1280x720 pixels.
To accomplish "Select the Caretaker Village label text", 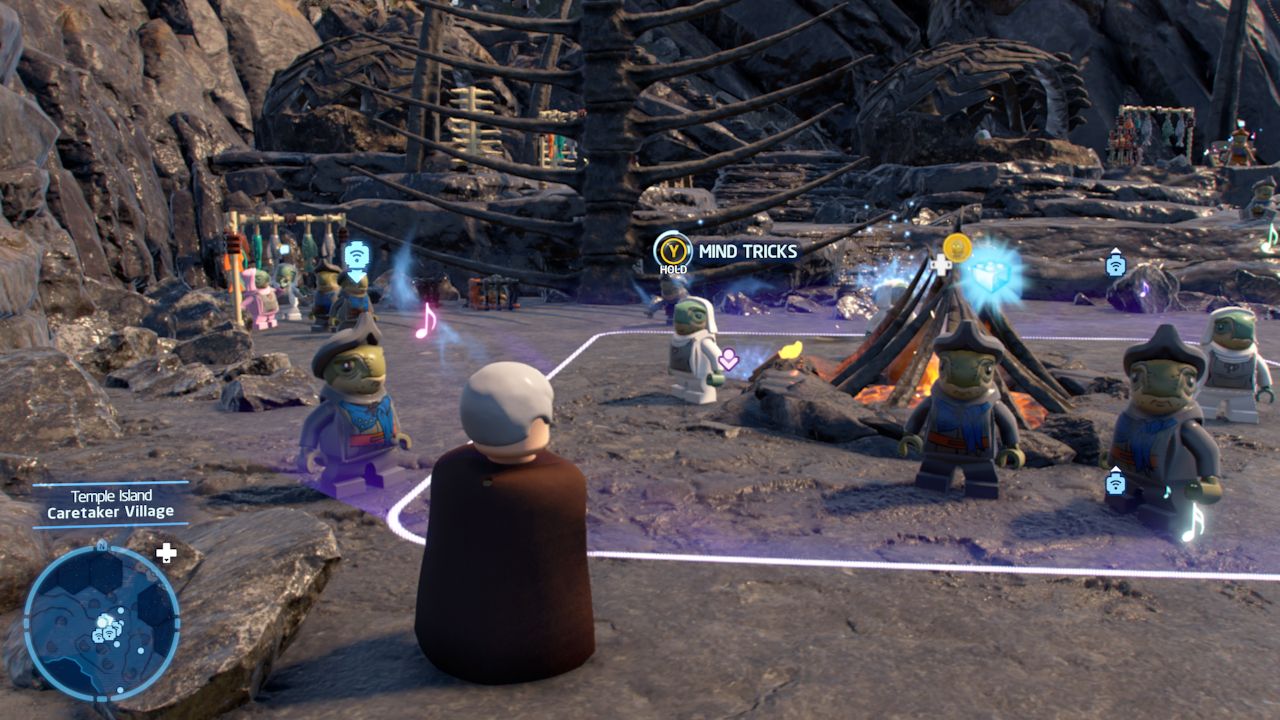I will [109, 512].
